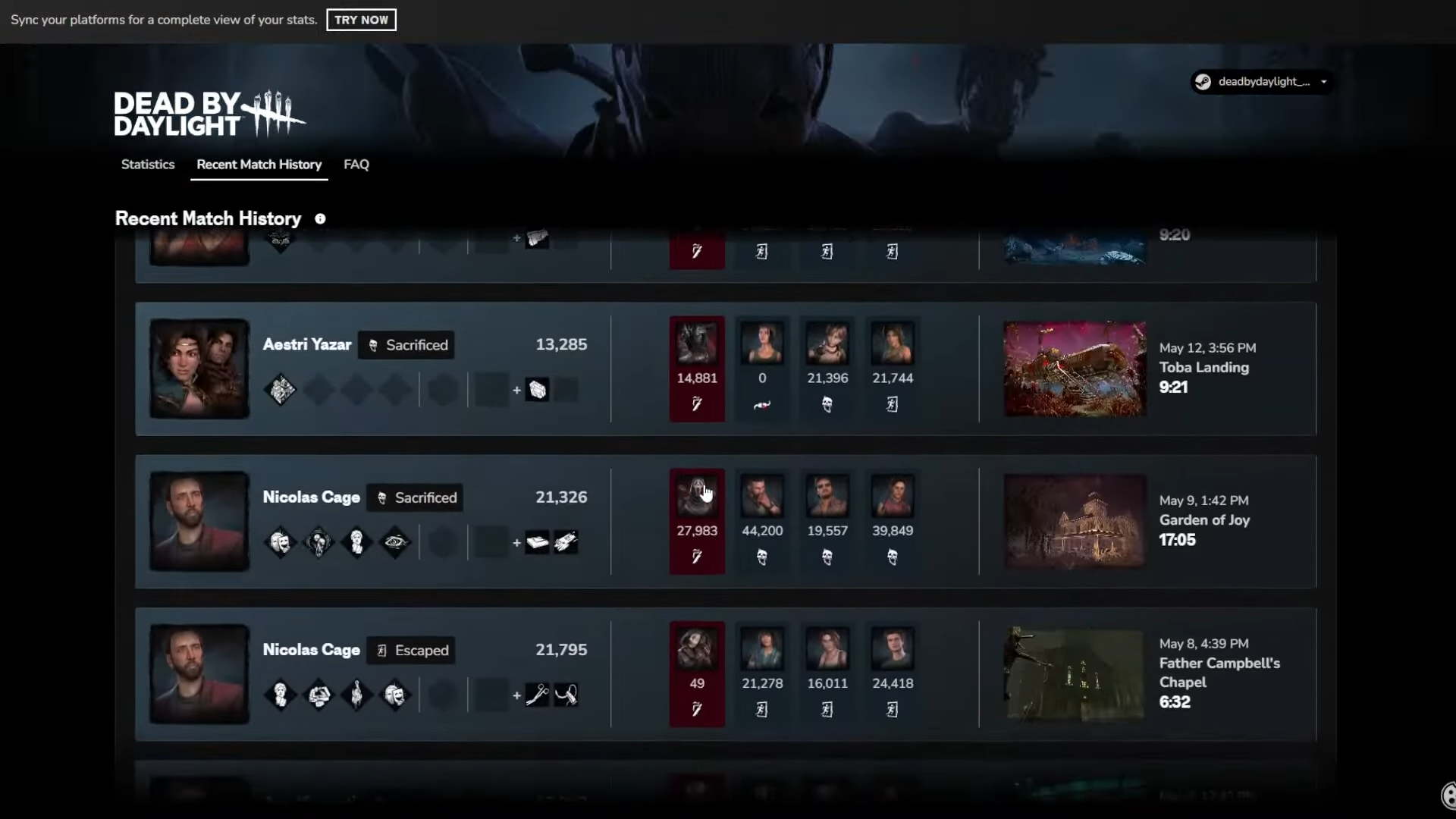The height and width of the screenshot is (819, 1456).
Task: Open the deadbydaylight account dropdown
Action: (x=1324, y=82)
